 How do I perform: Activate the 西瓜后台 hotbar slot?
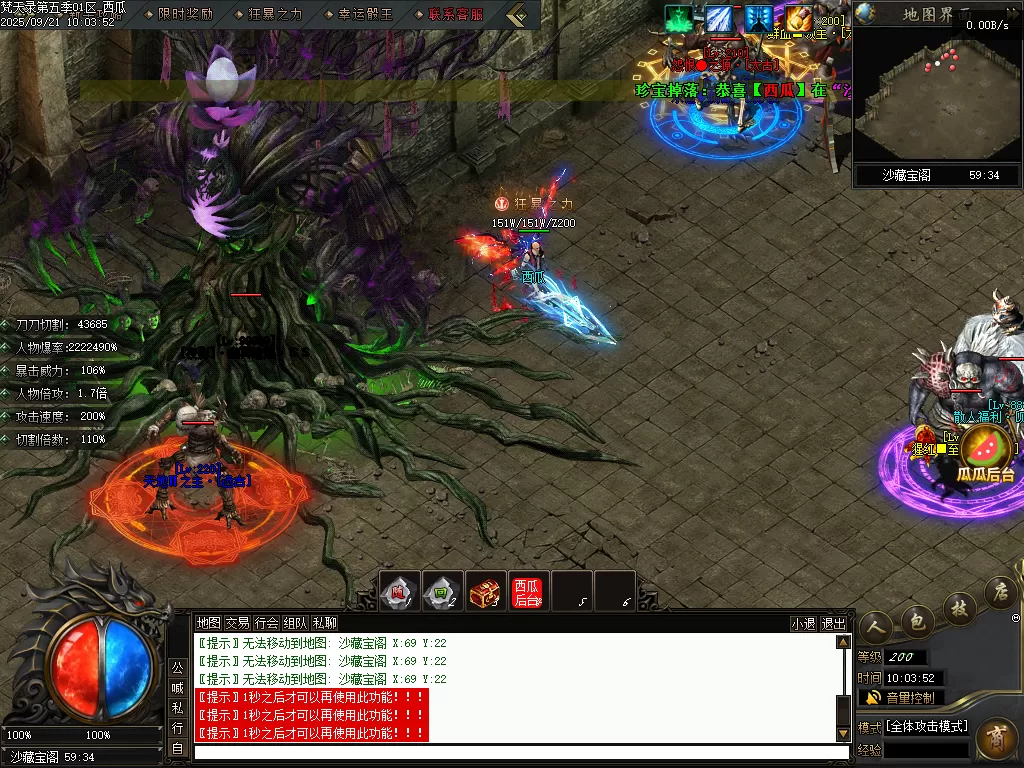tap(527, 592)
